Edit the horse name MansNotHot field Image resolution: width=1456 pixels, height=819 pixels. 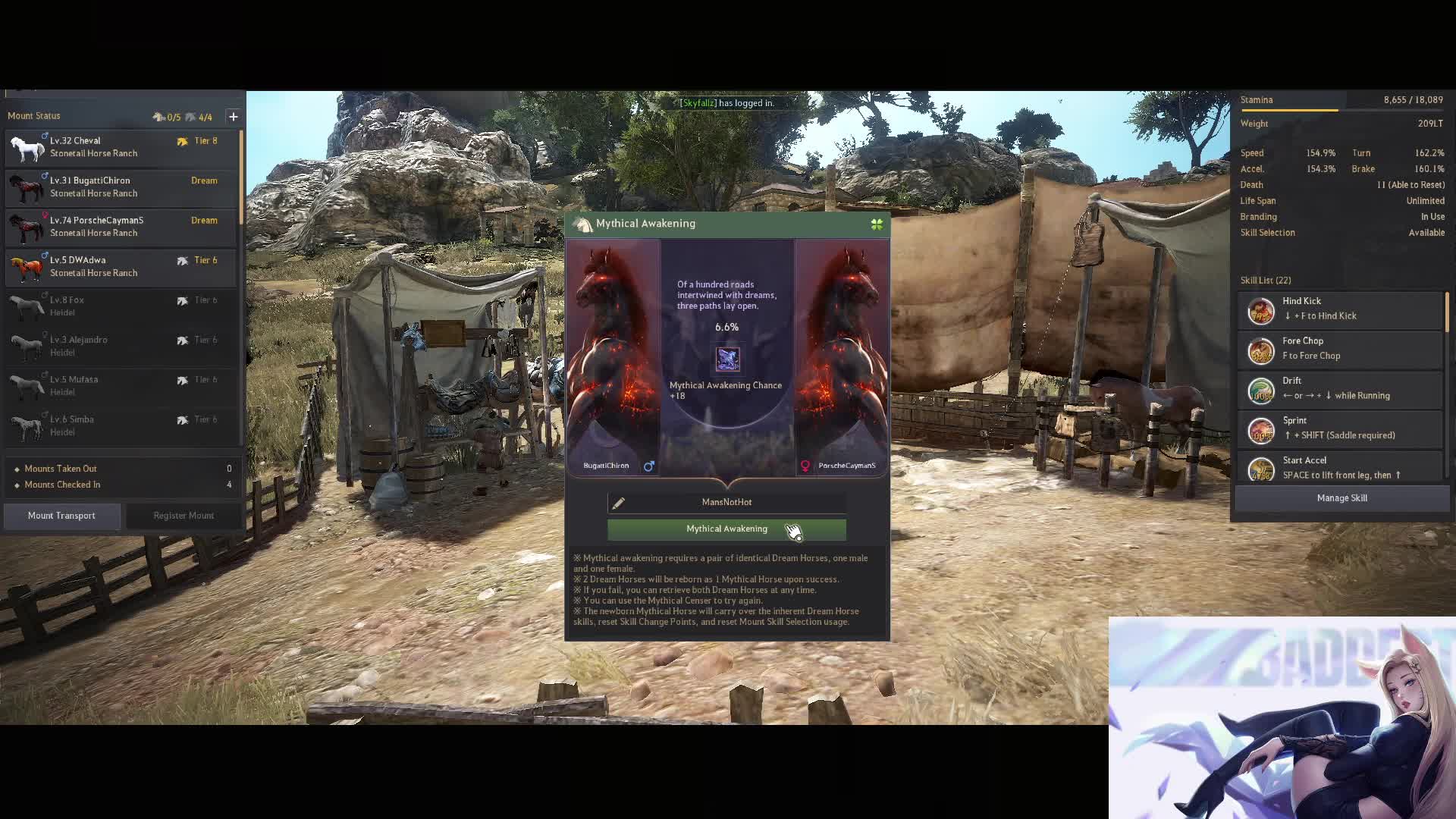726,502
